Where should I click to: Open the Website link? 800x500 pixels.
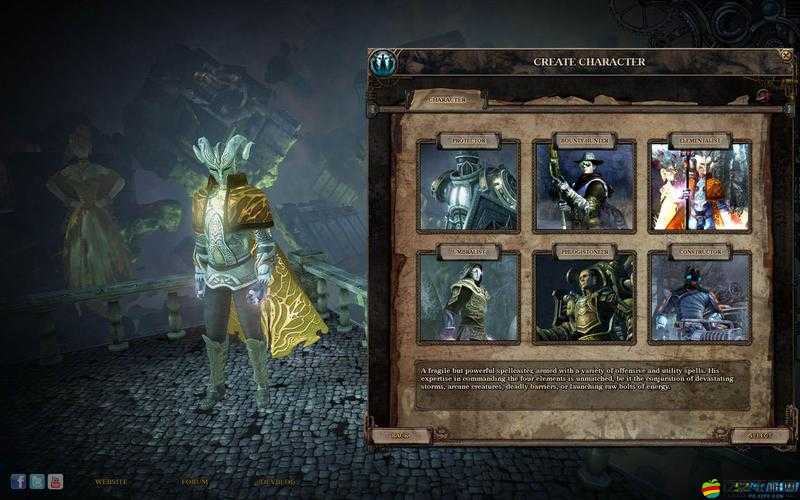(x=111, y=482)
